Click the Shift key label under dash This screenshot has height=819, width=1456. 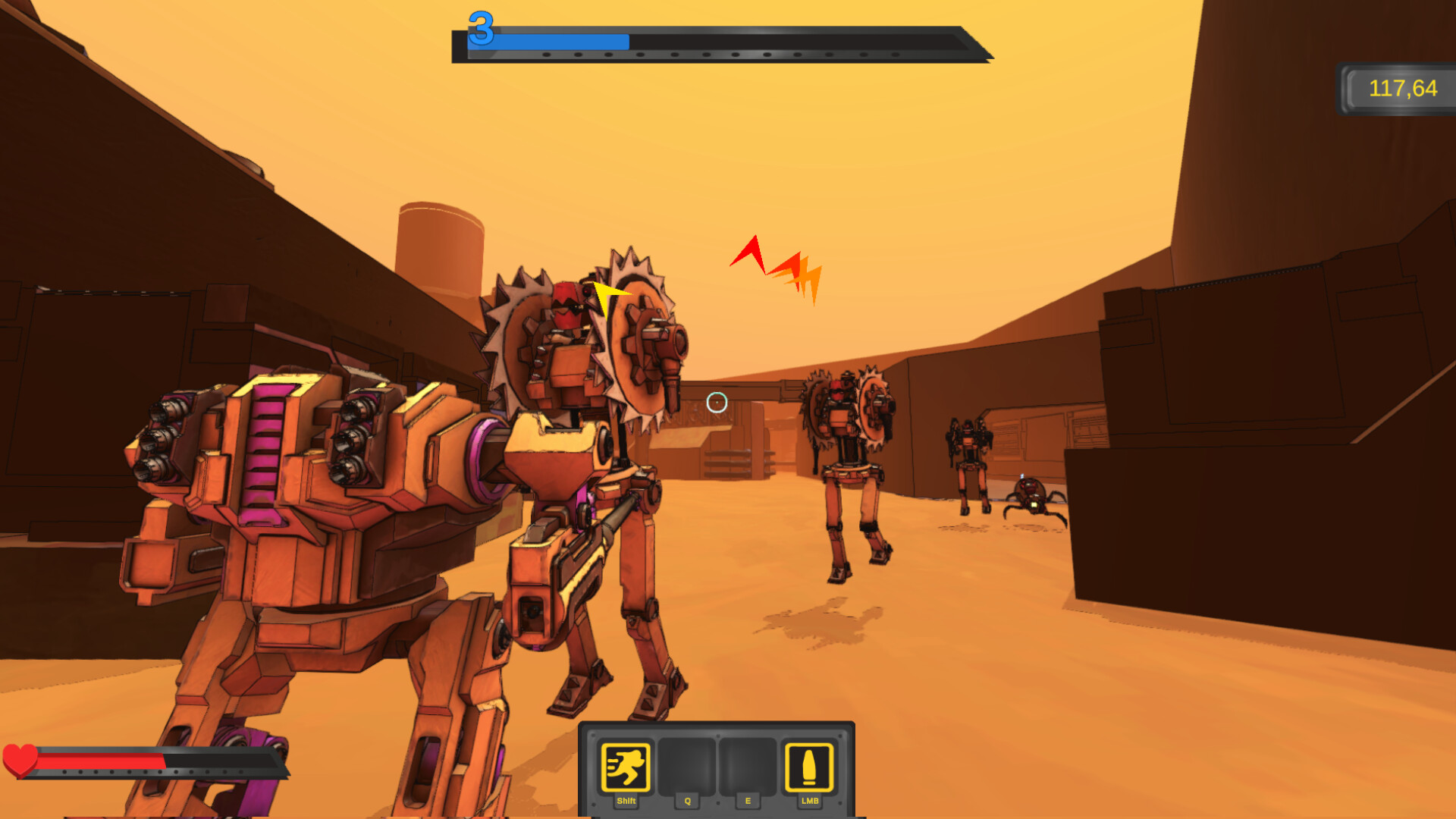pyautogui.click(x=625, y=801)
